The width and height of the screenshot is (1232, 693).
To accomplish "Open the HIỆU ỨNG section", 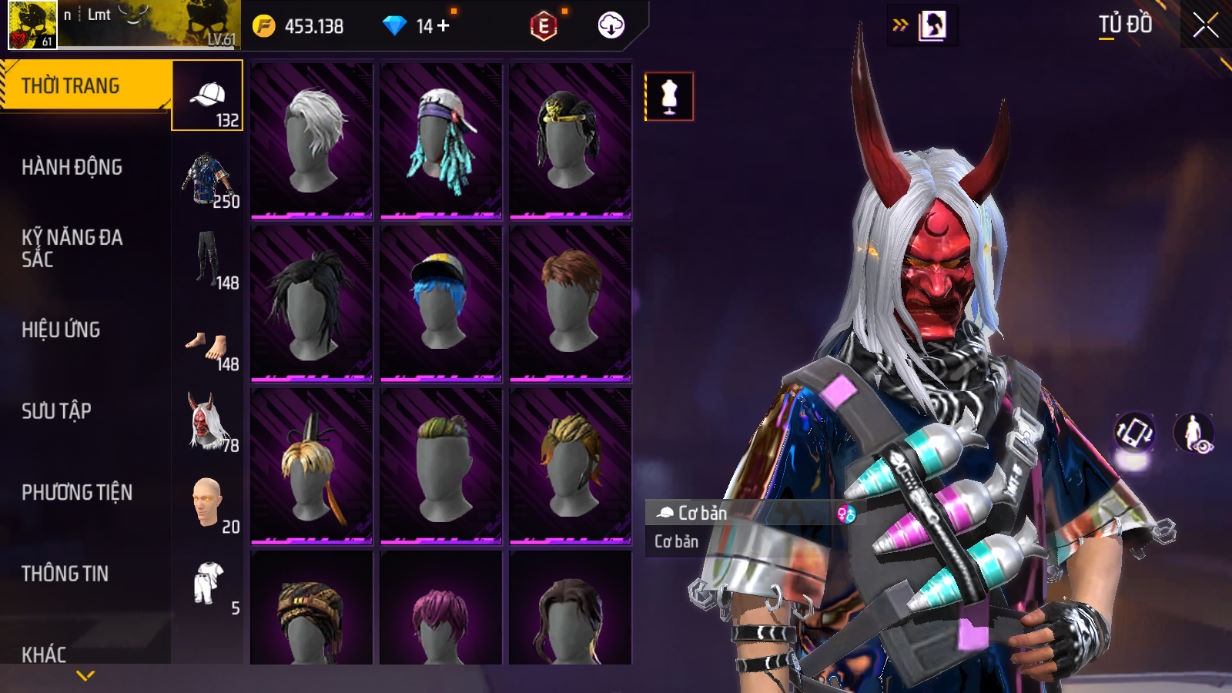I will click(62, 330).
